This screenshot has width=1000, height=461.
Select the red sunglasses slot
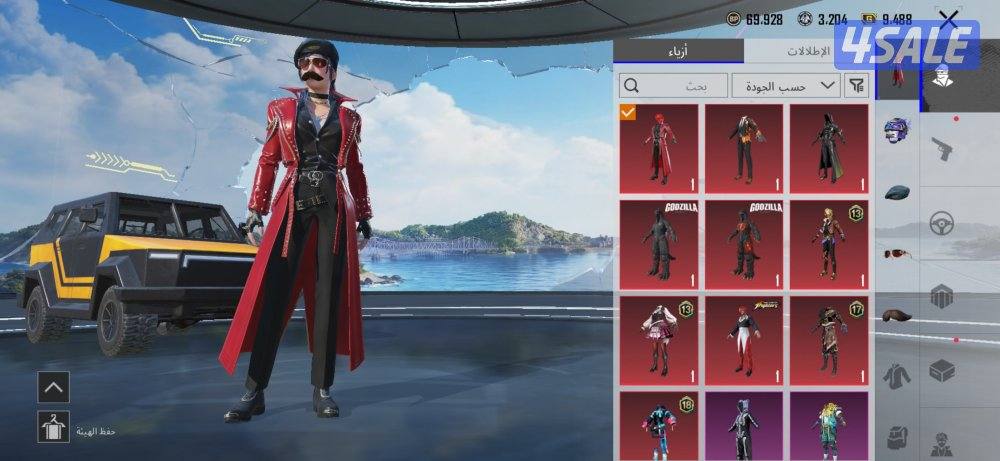(x=897, y=253)
